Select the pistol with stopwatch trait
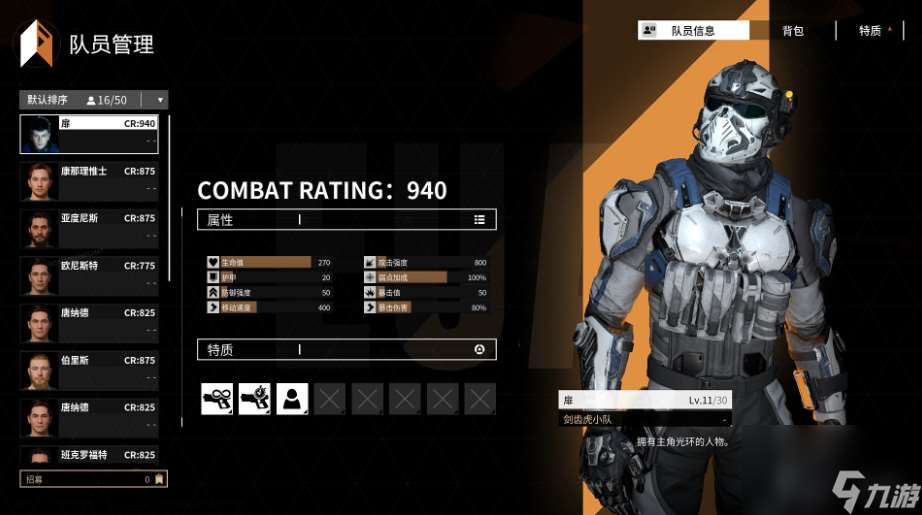Screen dimensions: 922x515 click(x=255, y=399)
